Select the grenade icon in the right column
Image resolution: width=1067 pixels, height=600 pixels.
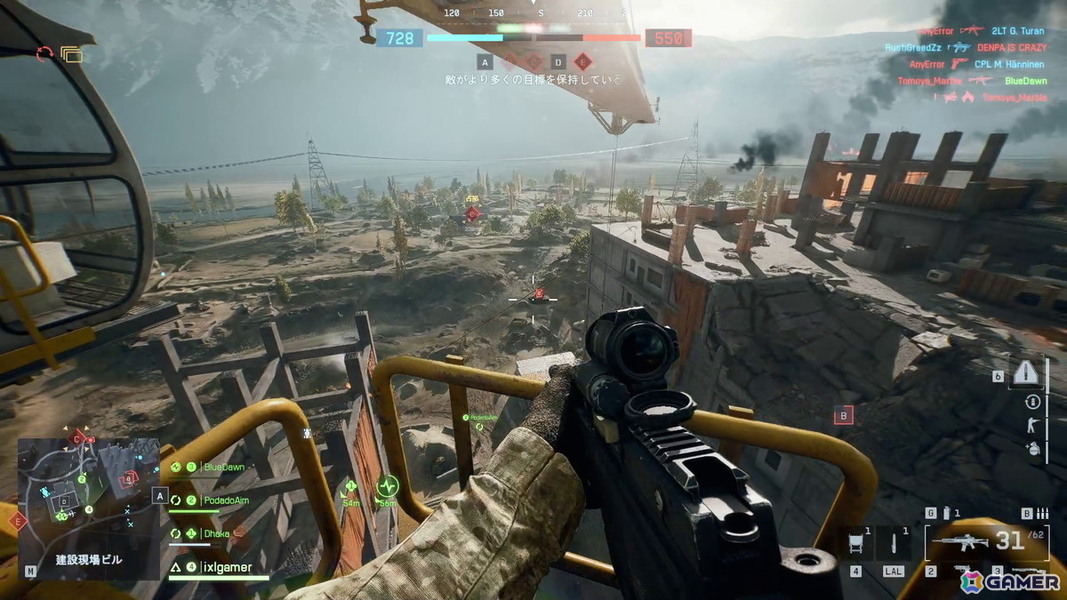1033,450
